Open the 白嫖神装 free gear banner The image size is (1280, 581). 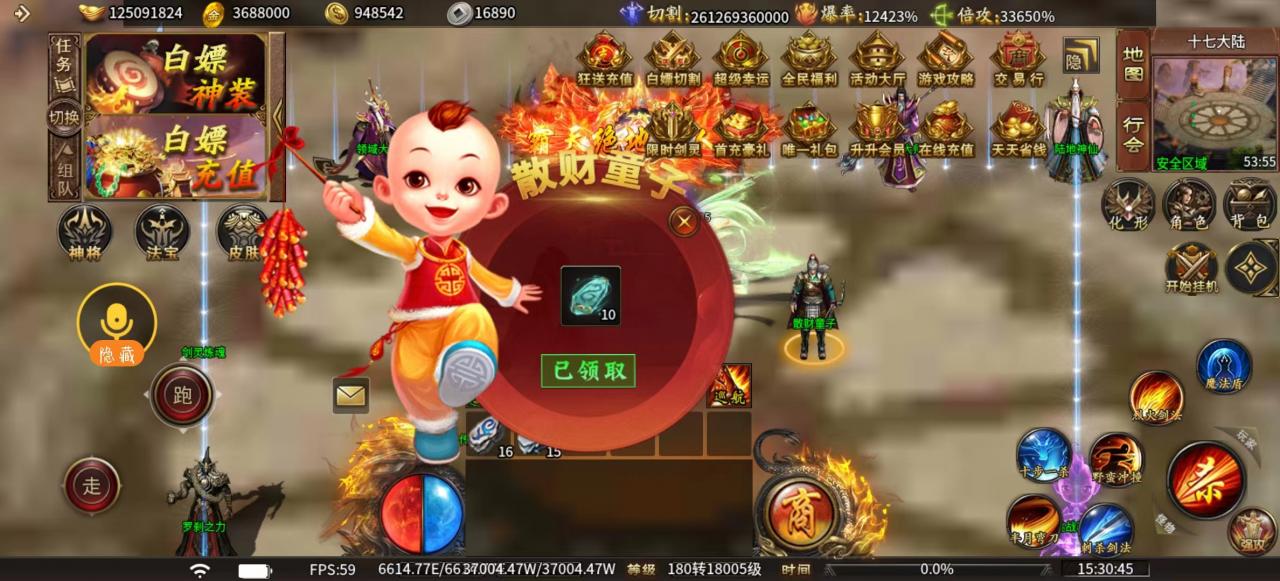click(177, 72)
